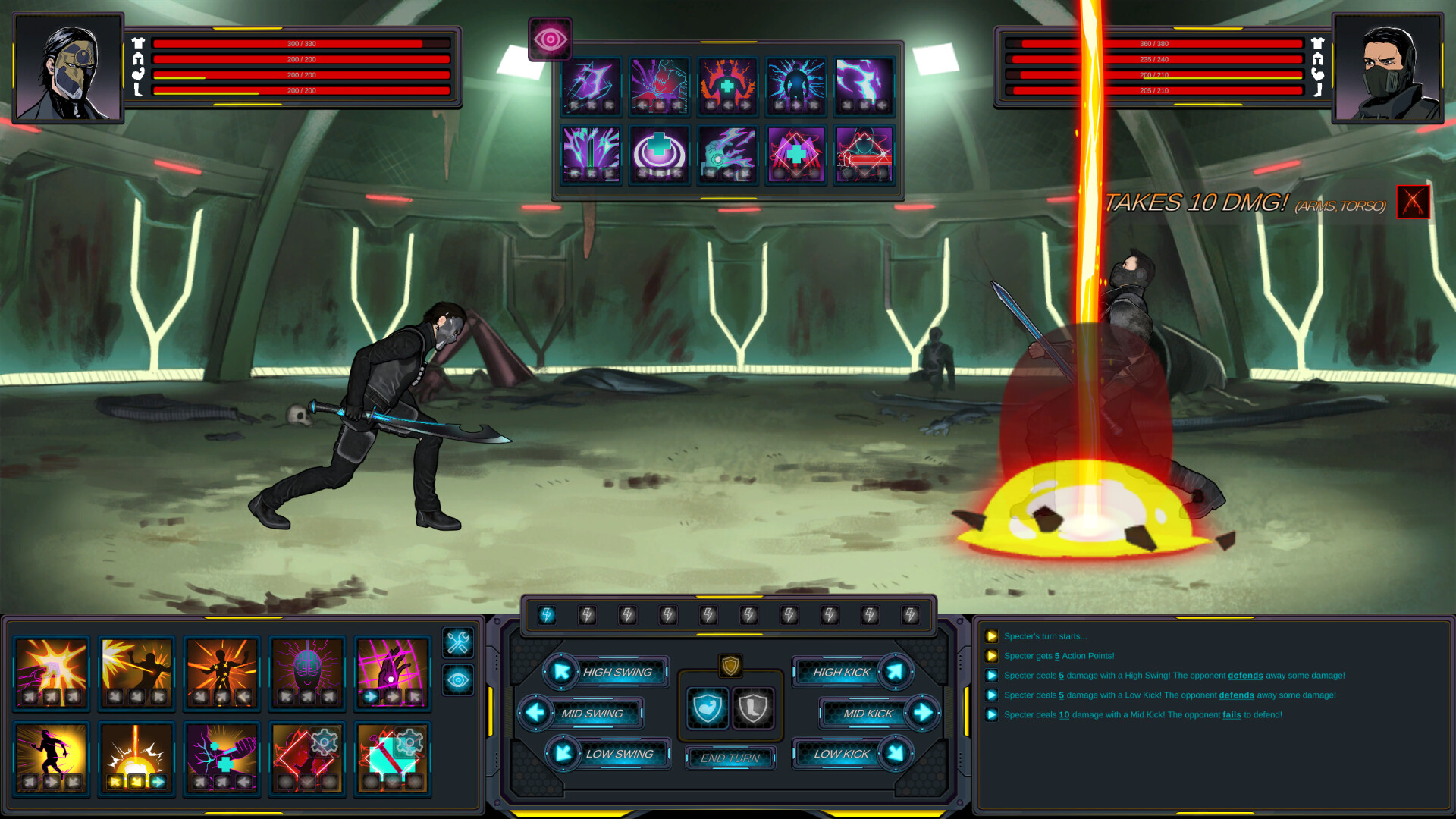This screenshot has height=819, width=1456.
Task: Select the syringe injection healing skill
Action: coord(222,758)
